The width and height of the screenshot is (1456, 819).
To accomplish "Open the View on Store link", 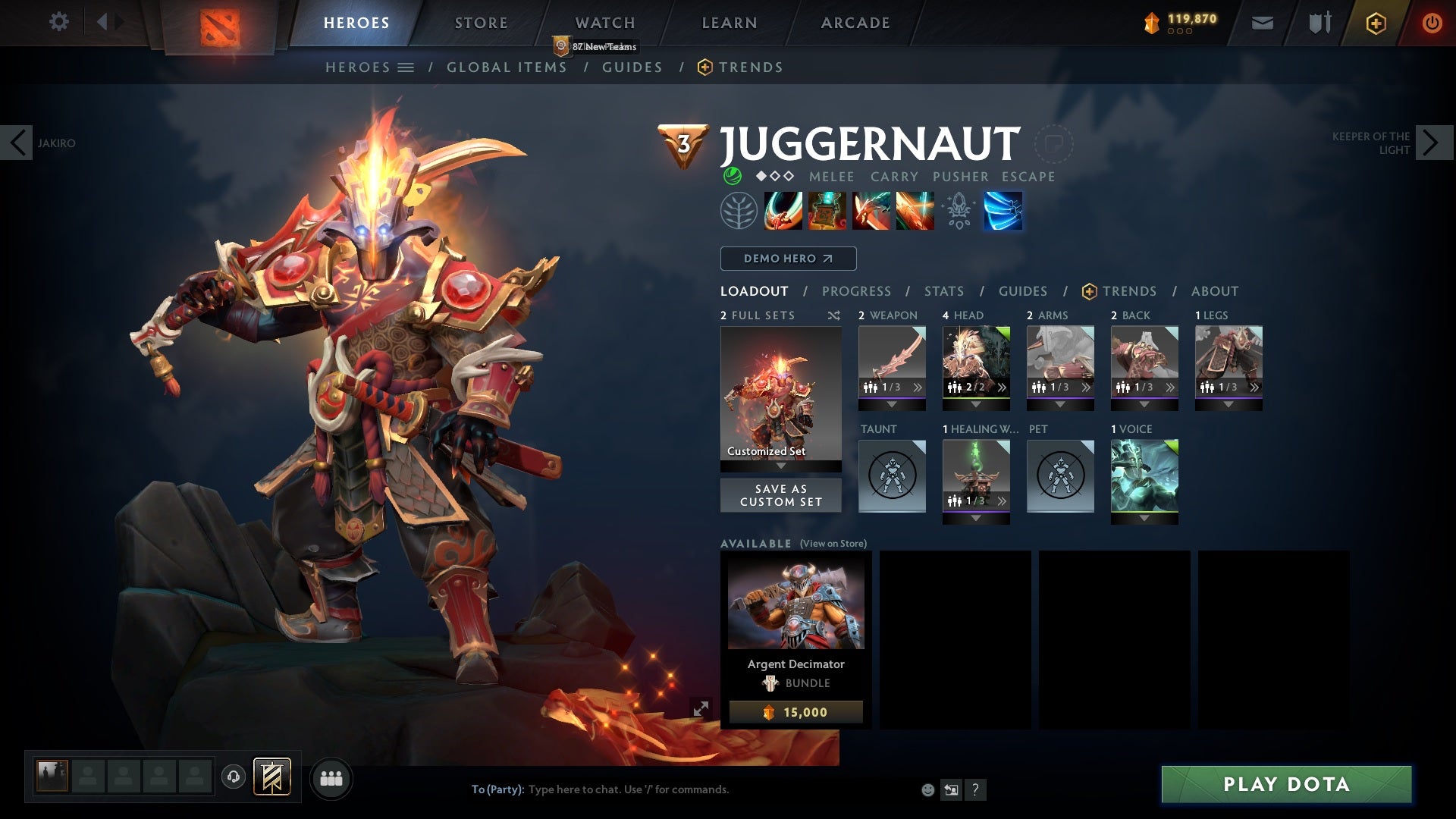I will click(833, 544).
